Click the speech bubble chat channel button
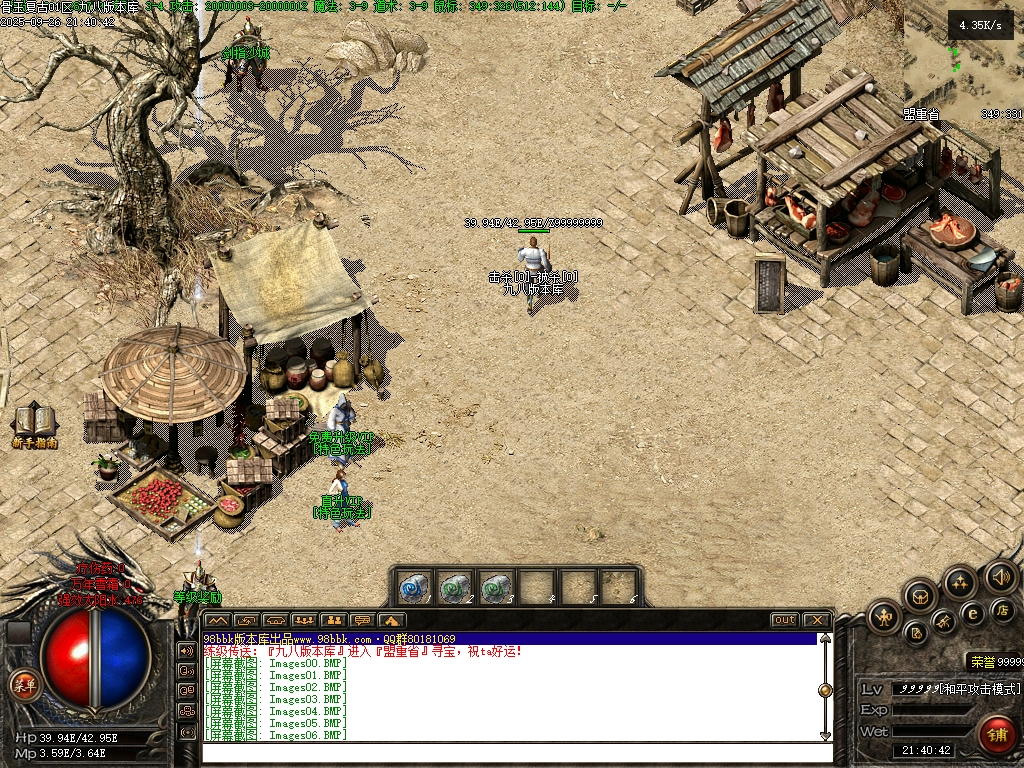This screenshot has width=1024, height=768. click(x=362, y=620)
